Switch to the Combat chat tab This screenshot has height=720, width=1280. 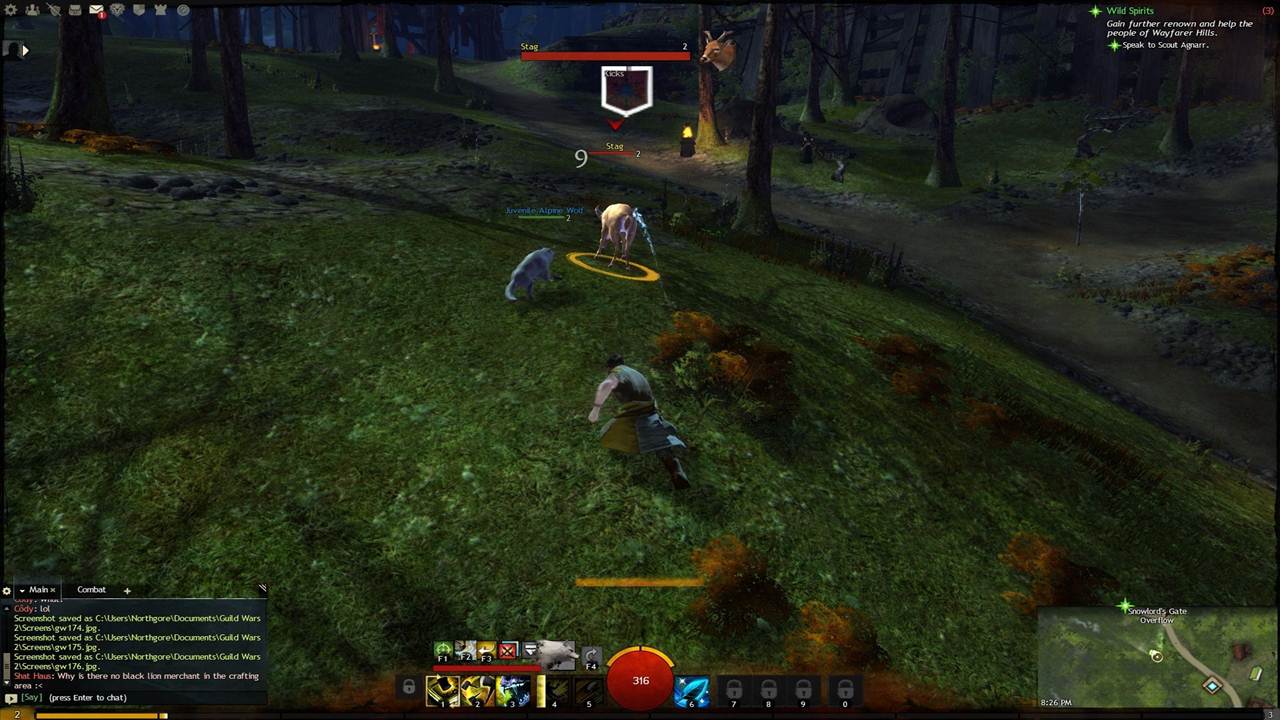[91, 590]
